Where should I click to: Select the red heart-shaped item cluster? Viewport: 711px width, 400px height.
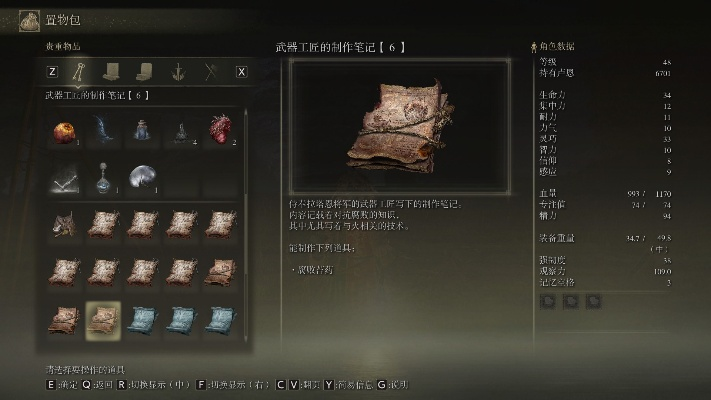point(220,131)
